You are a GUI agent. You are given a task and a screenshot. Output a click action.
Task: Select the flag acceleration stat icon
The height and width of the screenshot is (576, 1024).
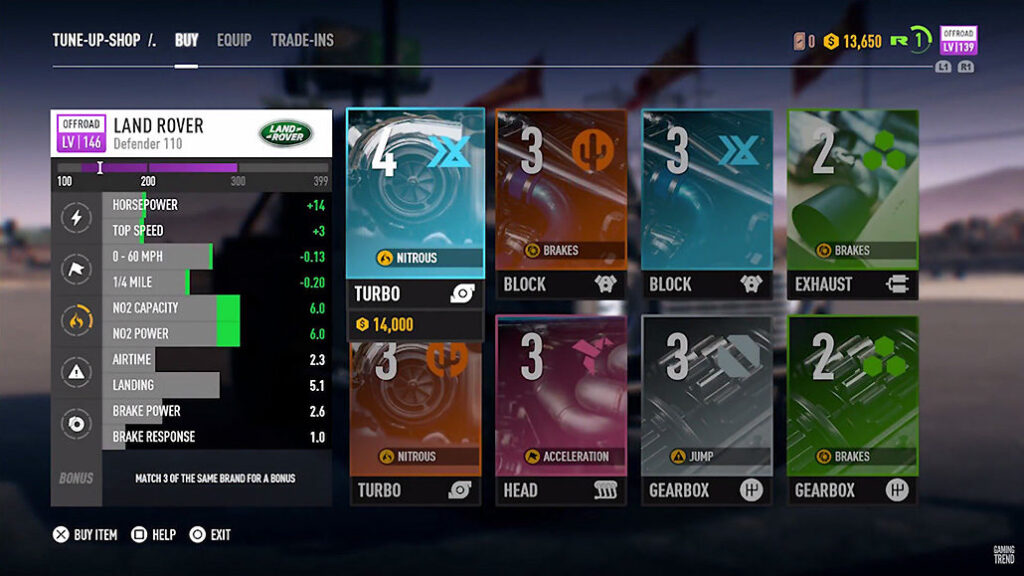[77, 269]
